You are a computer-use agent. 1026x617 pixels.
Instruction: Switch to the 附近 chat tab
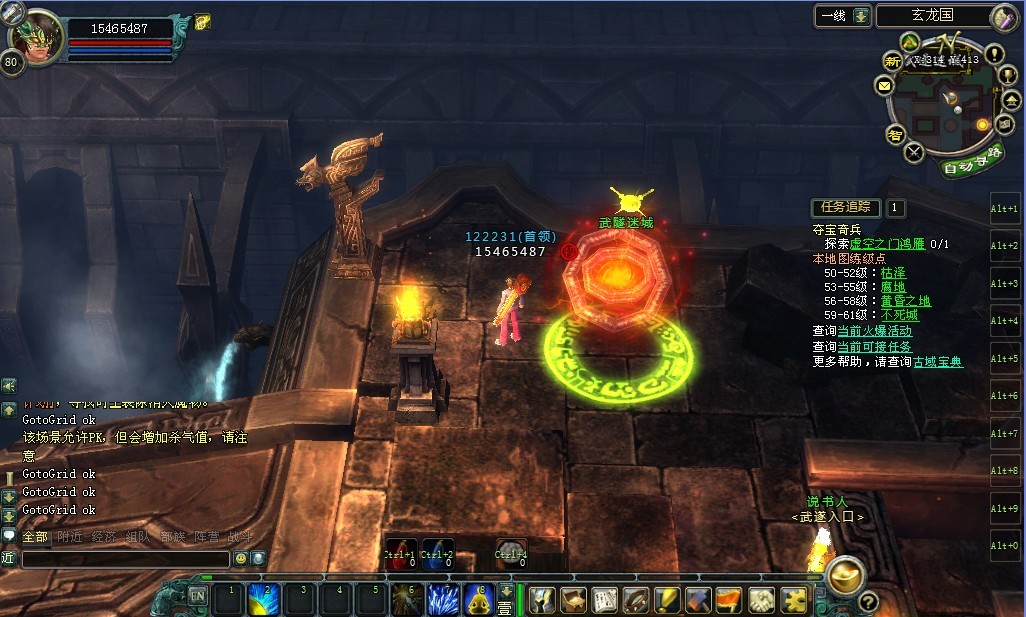[70, 537]
